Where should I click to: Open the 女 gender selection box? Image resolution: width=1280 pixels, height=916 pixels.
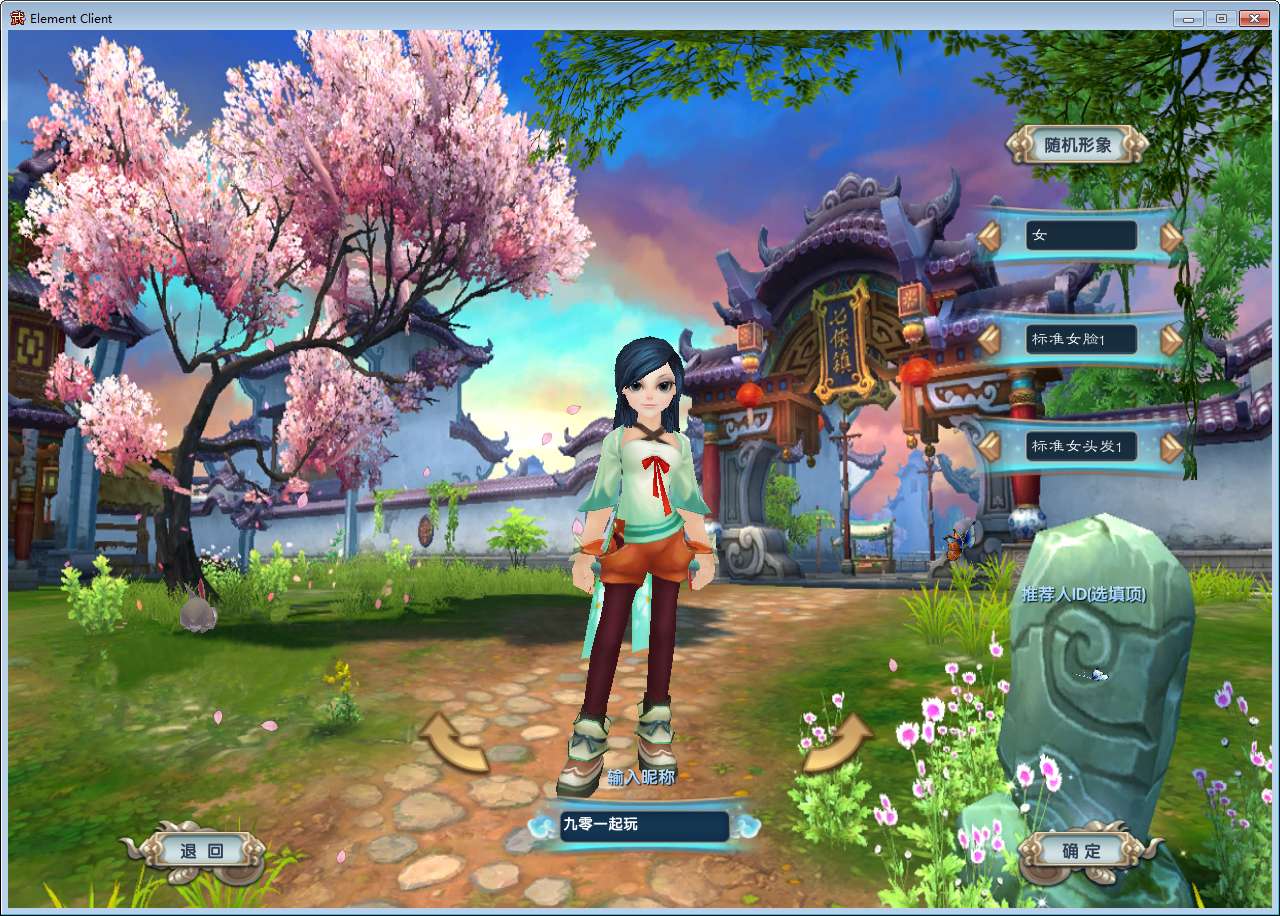1082,235
